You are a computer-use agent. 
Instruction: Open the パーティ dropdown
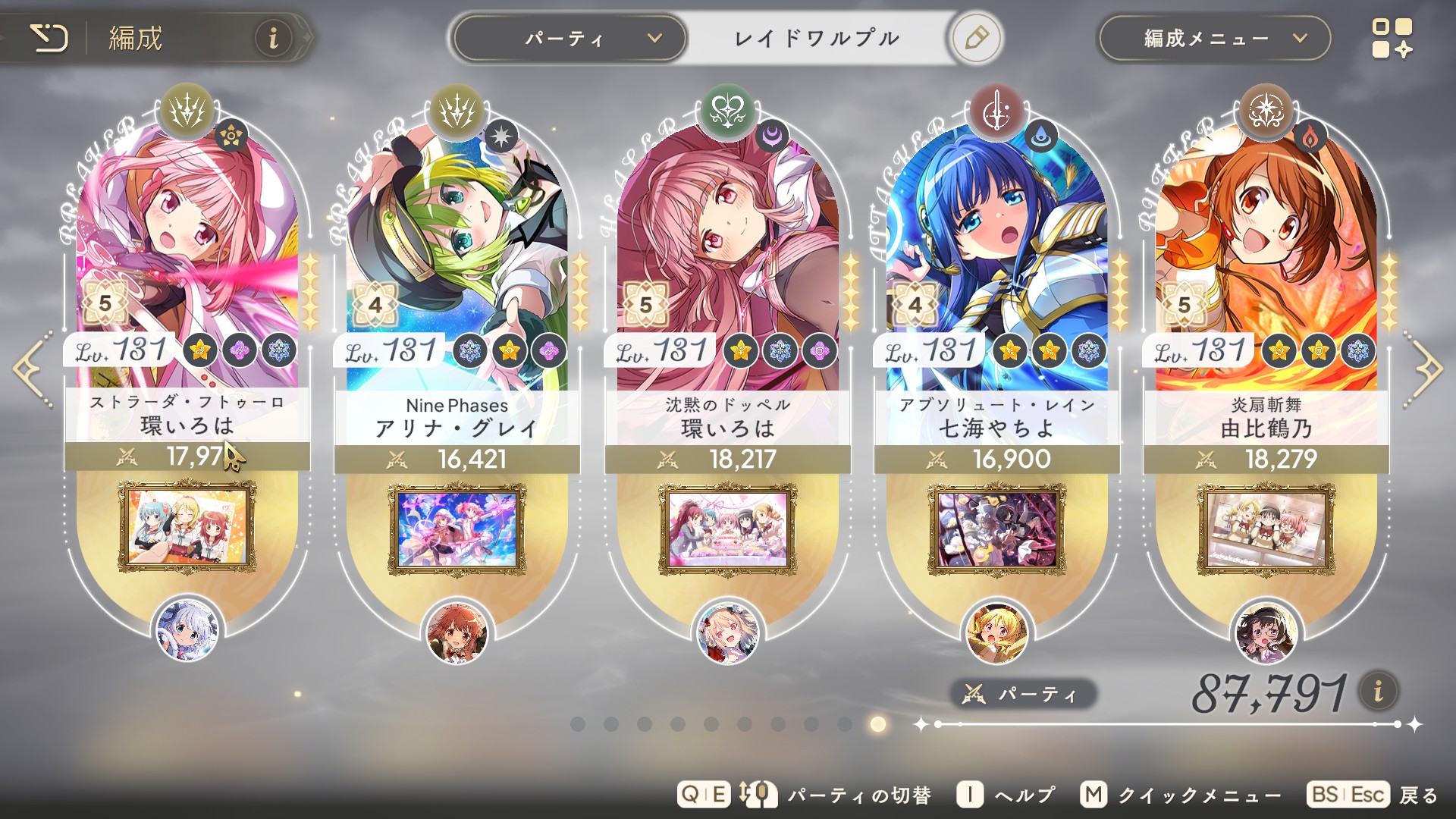pyautogui.click(x=570, y=38)
